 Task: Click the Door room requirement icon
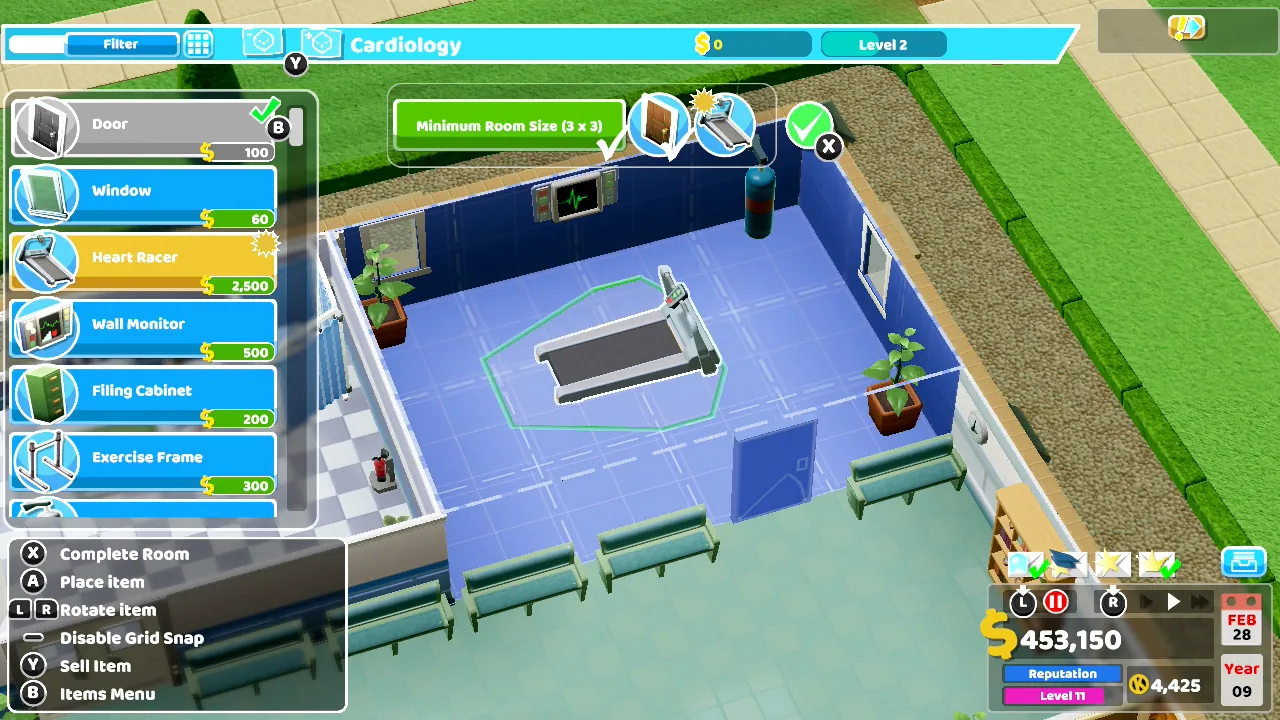pyautogui.click(x=658, y=124)
